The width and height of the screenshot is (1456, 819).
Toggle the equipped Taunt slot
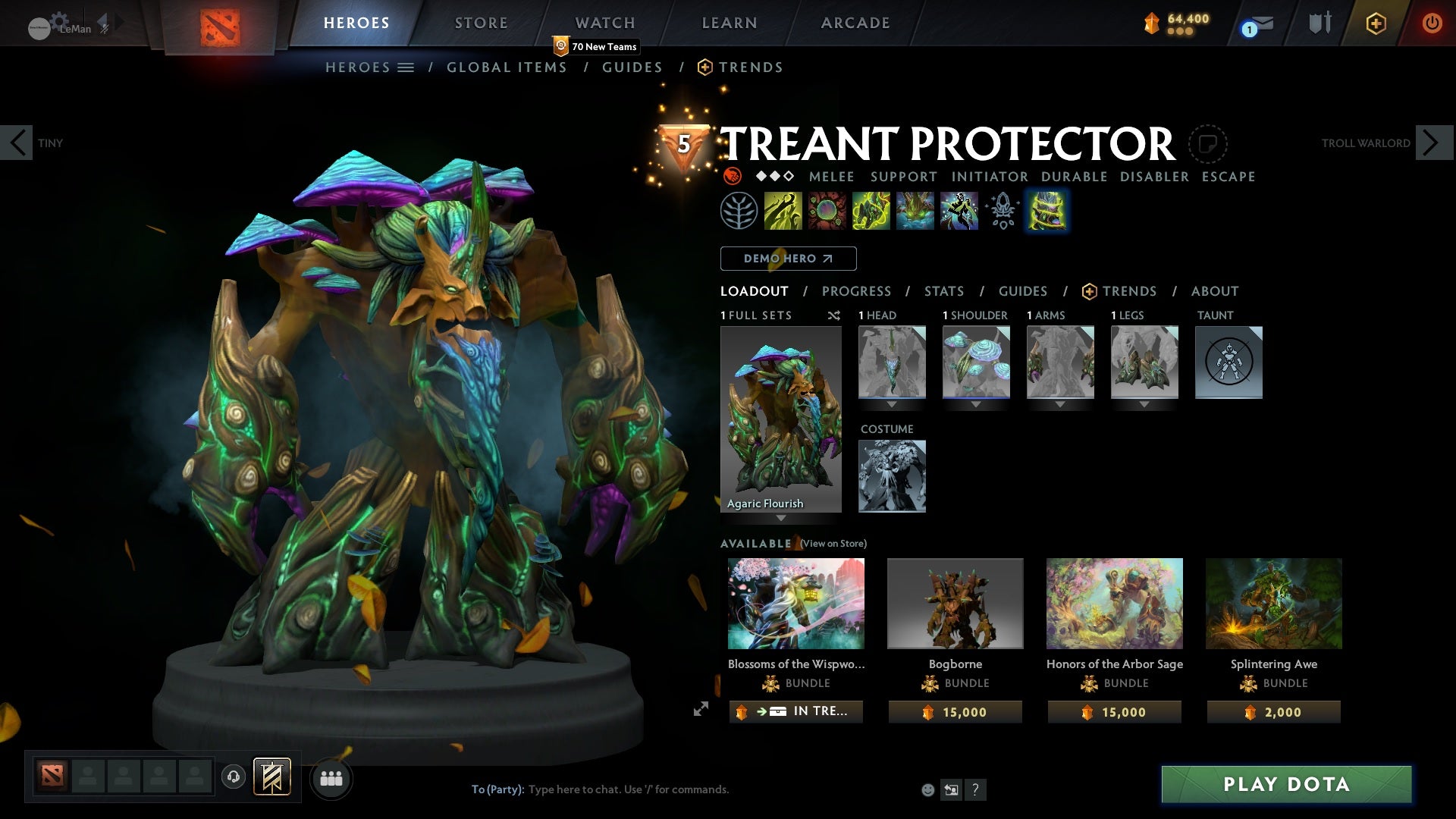[1228, 362]
